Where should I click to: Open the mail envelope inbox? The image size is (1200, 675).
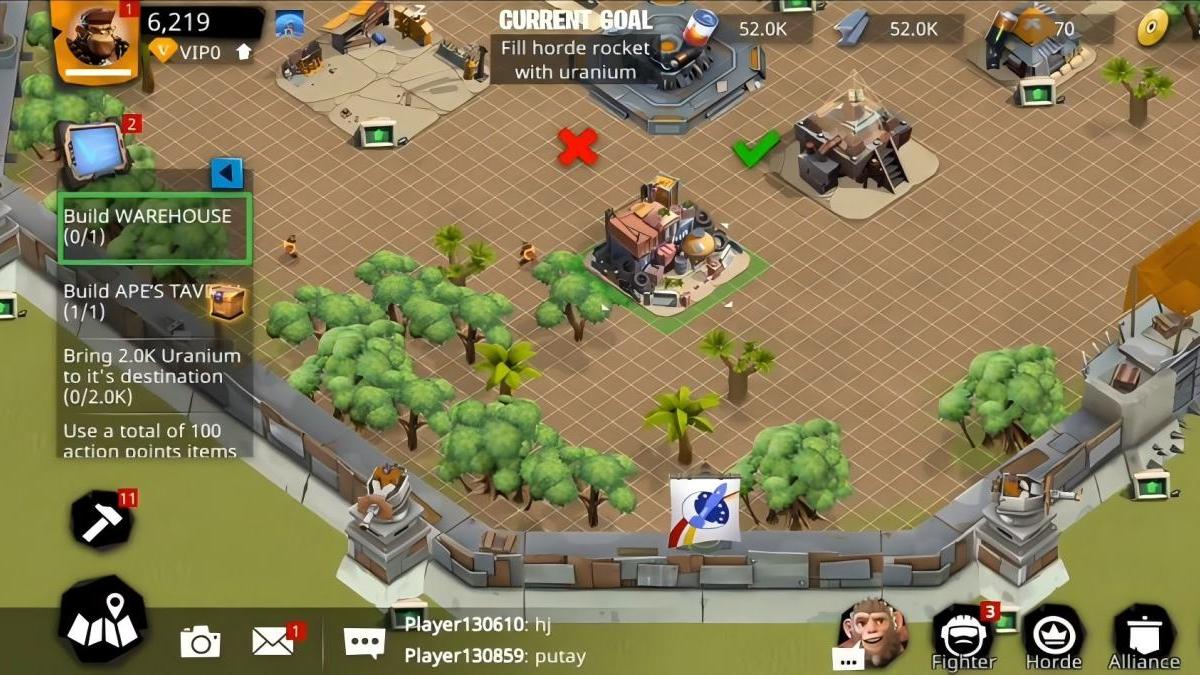273,640
